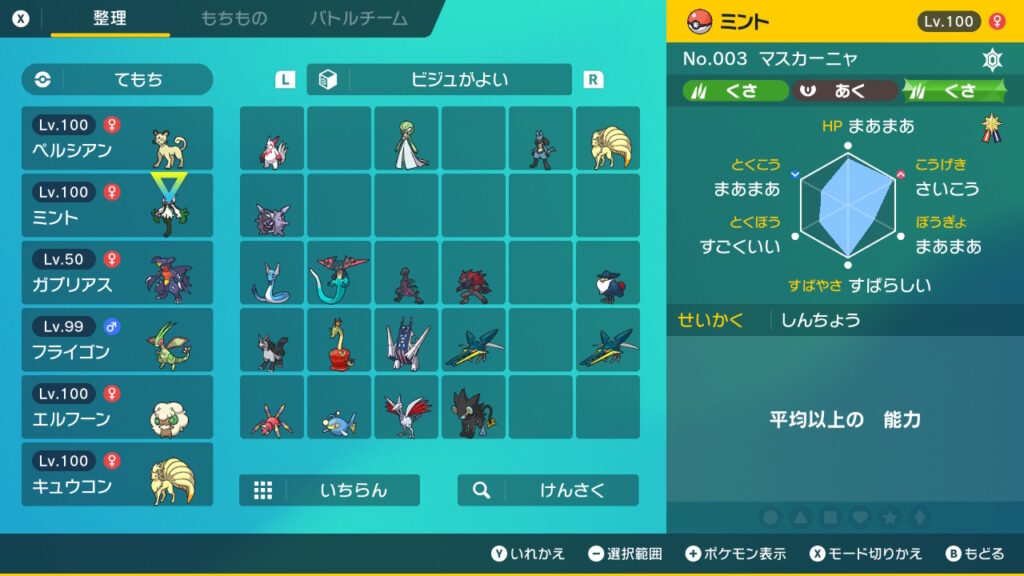Choose エルフーン party slot
This screenshot has width=1024, height=576.
pyautogui.click(x=117, y=406)
